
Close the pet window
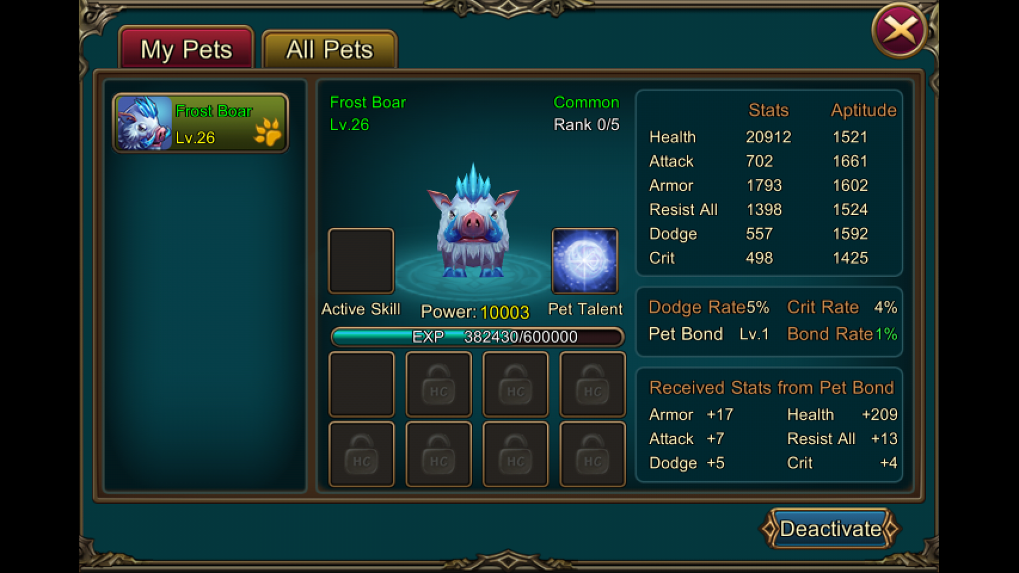(x=899, y=30)
